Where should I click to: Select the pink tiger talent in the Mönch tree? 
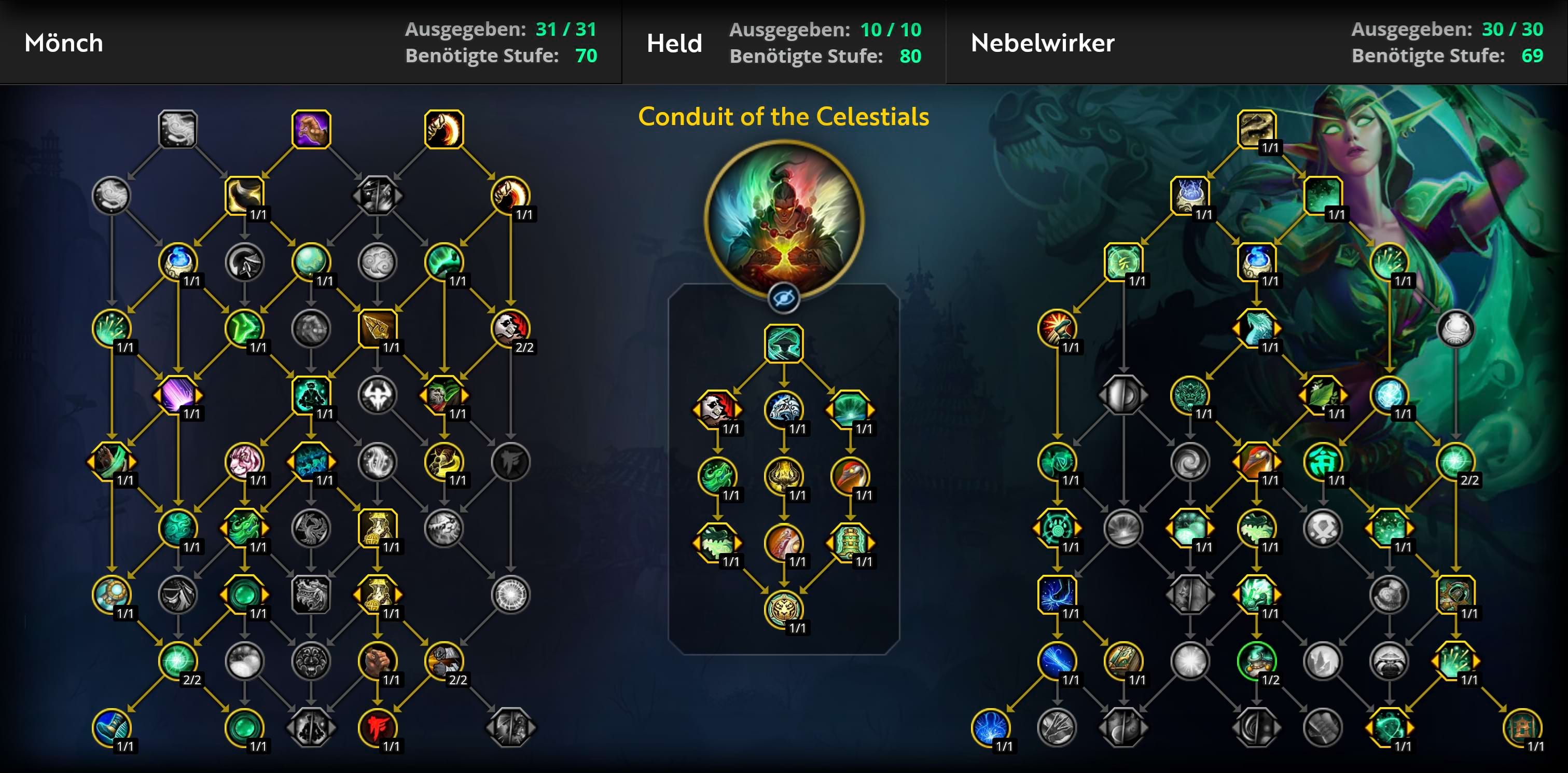coord(244,461)
